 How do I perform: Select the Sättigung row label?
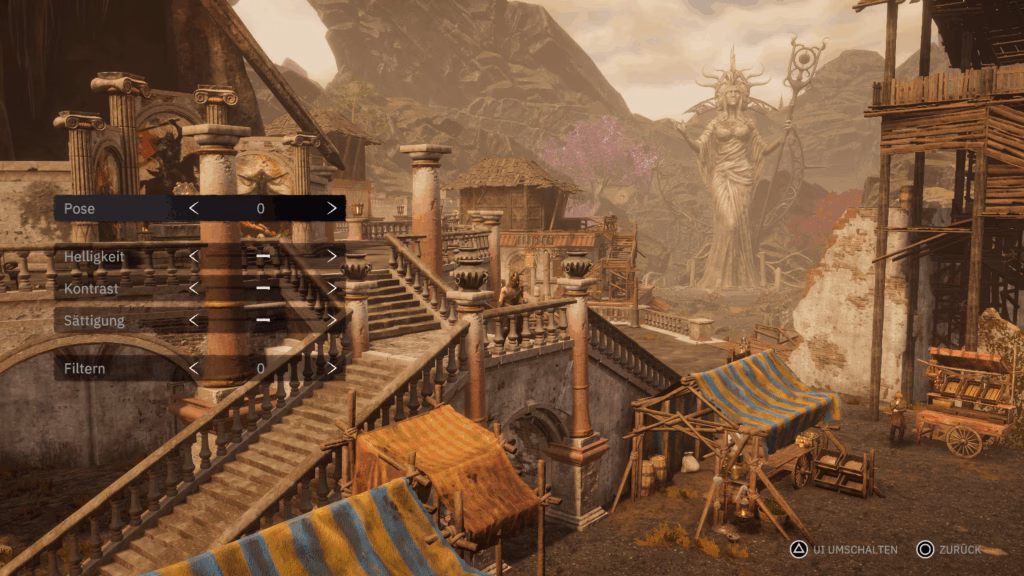pos(94,321)
